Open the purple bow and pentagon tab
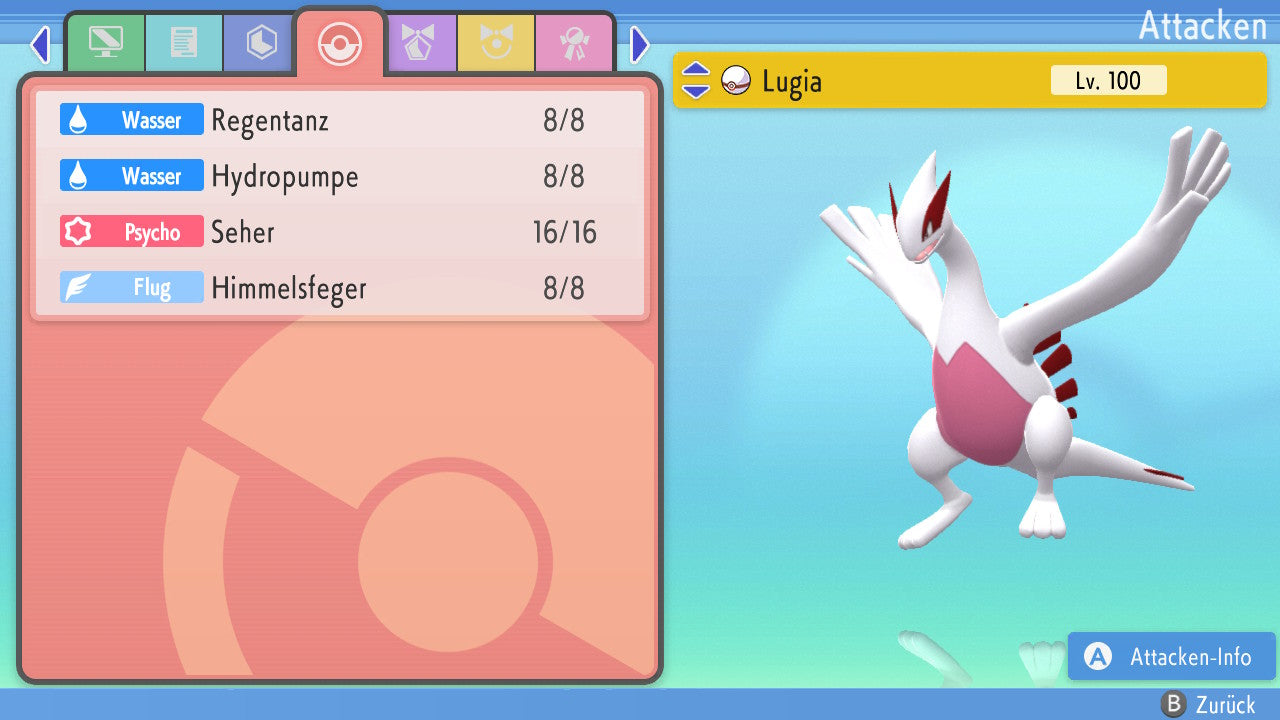Viewport: 1280px width, 720px height. pyautogui.click(x=418, y=43)
